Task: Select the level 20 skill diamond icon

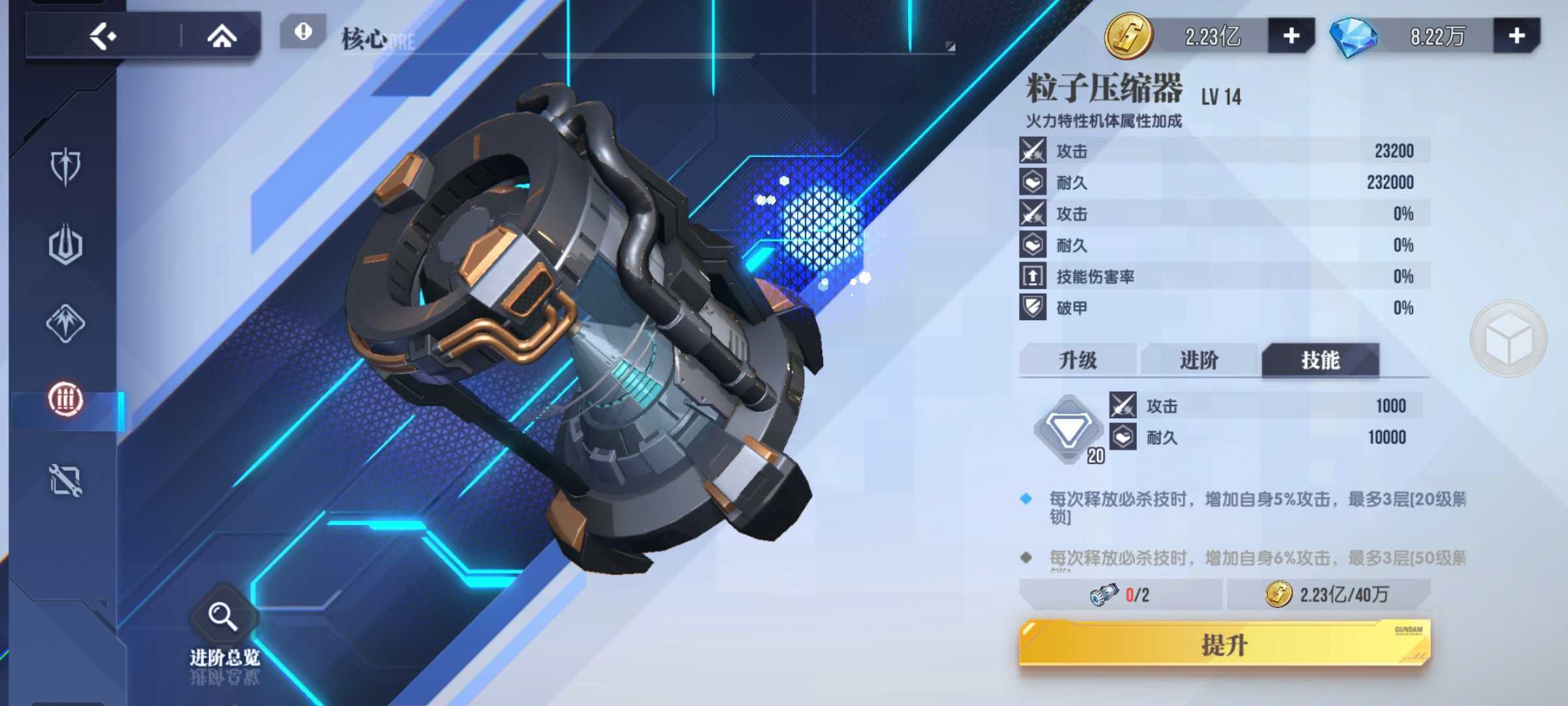Action: point(1068,429)
